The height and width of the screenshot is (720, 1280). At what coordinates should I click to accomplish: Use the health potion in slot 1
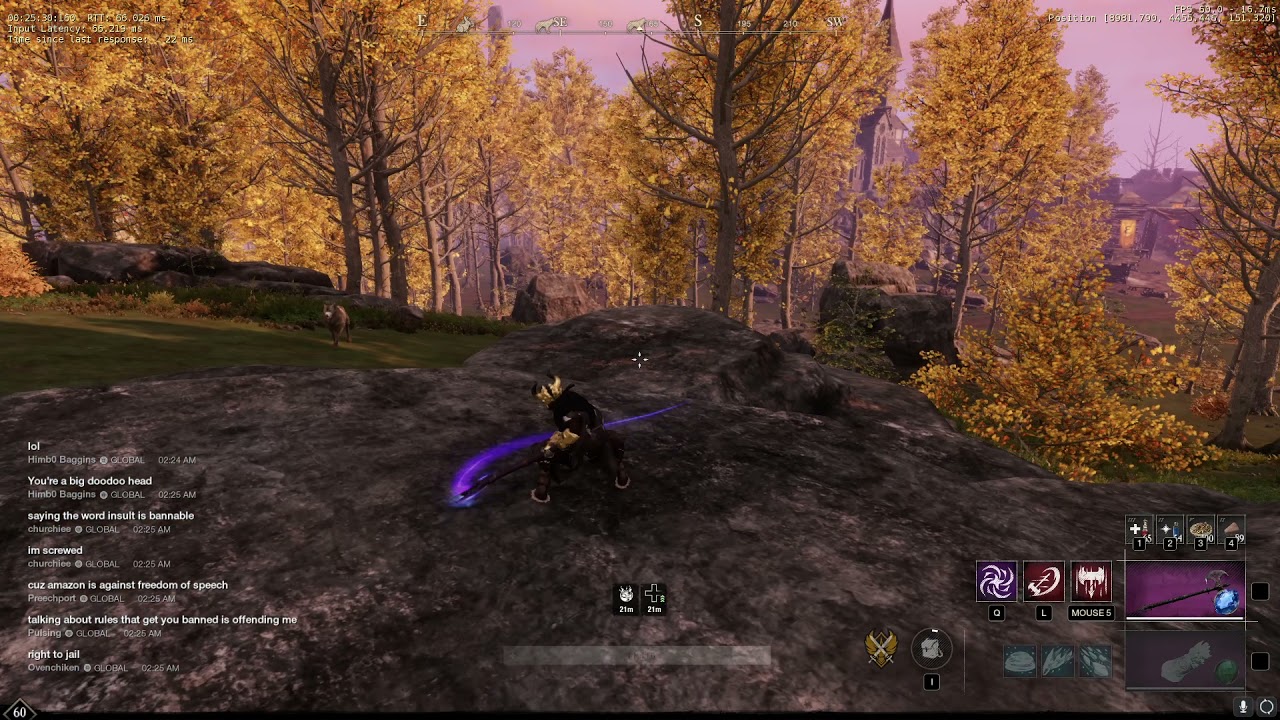1138,530
